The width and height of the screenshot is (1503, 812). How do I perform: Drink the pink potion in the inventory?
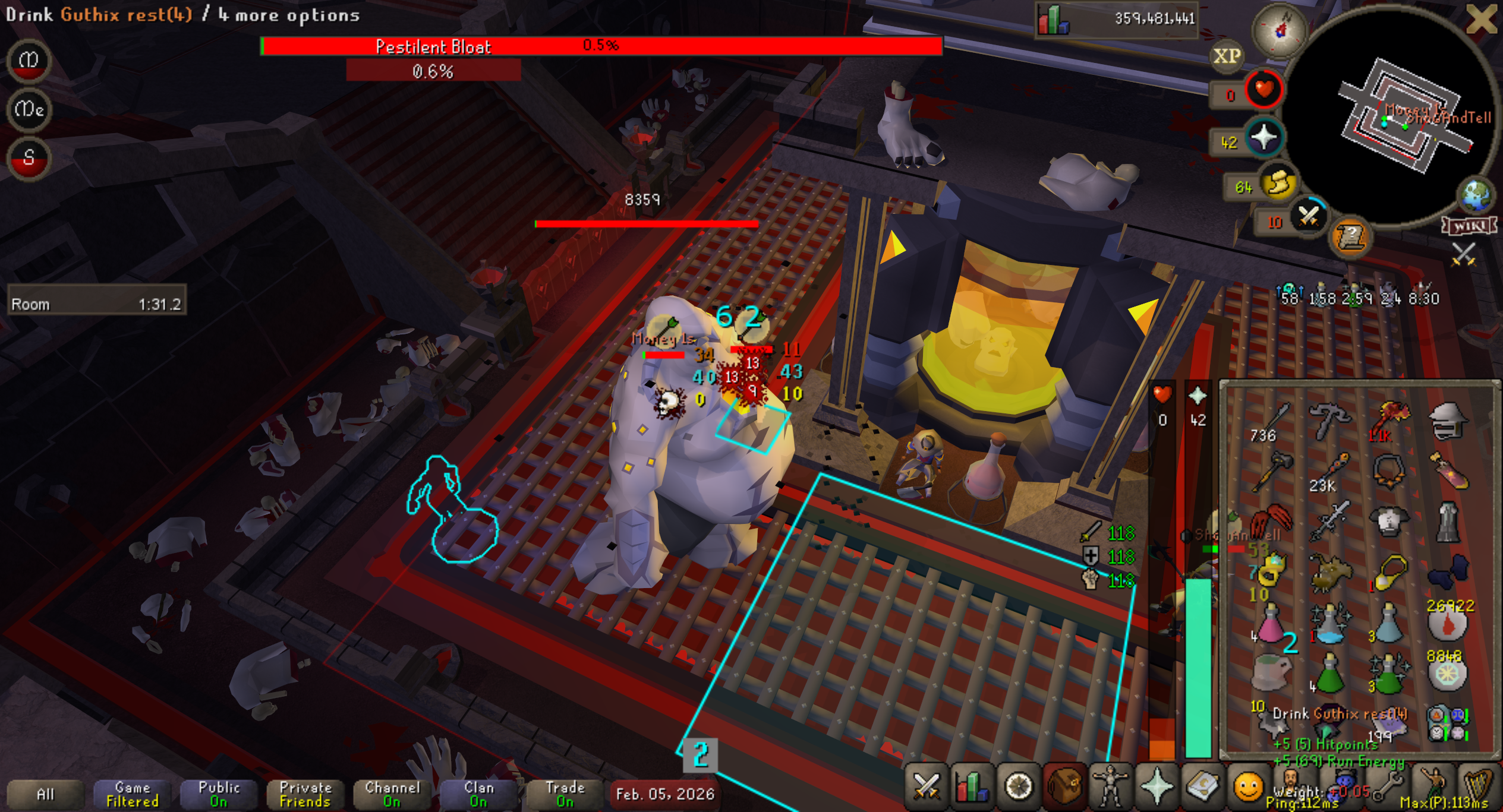(x=1270, y=625)
